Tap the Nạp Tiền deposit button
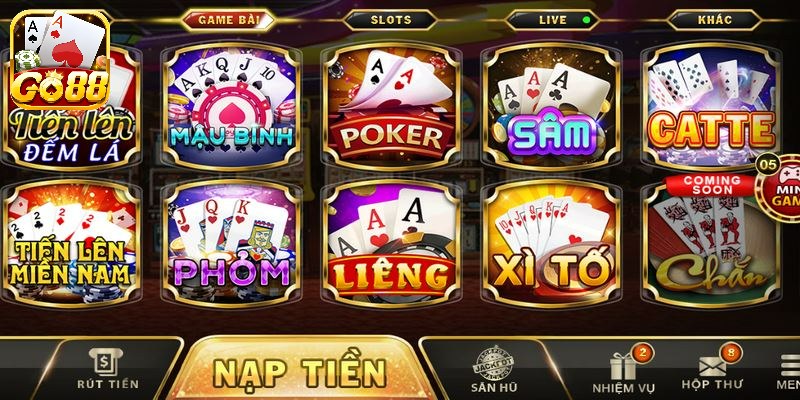This screenshot has height=400, width=800. point(300,370)
